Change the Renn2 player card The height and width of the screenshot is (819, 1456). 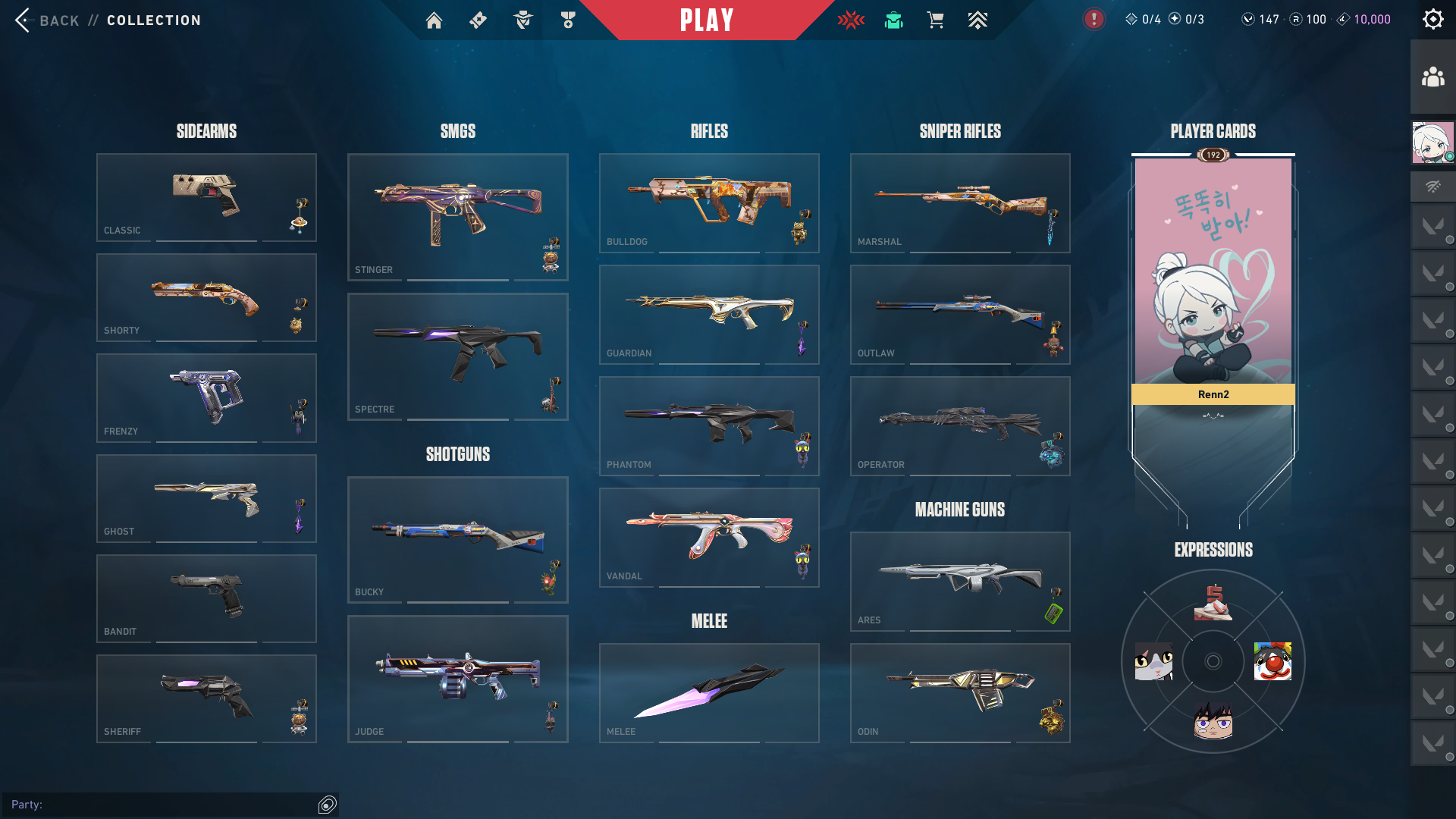click(1213, 281)
